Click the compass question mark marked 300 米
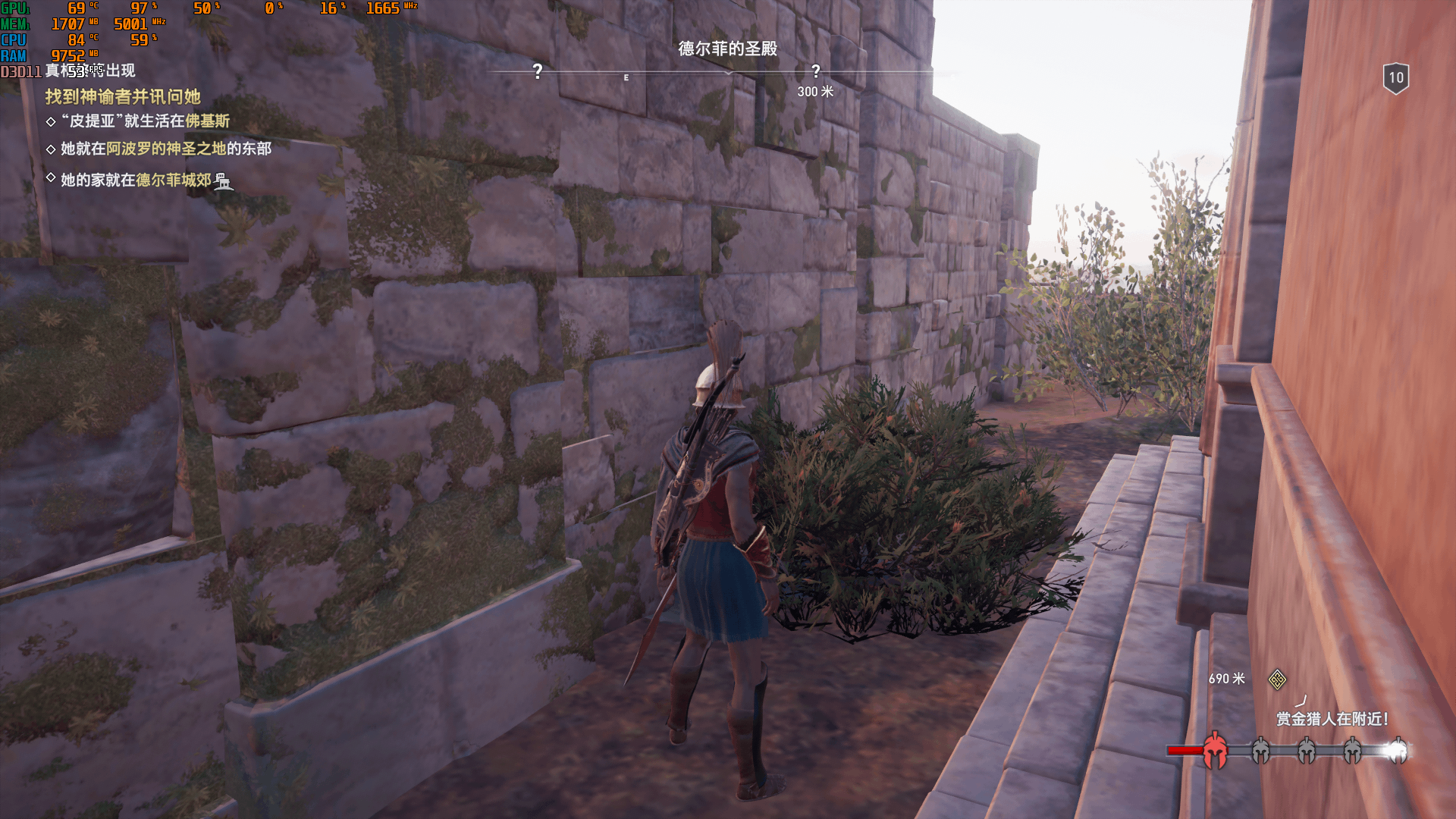1456x819 pixels. (x=815, y=72)
